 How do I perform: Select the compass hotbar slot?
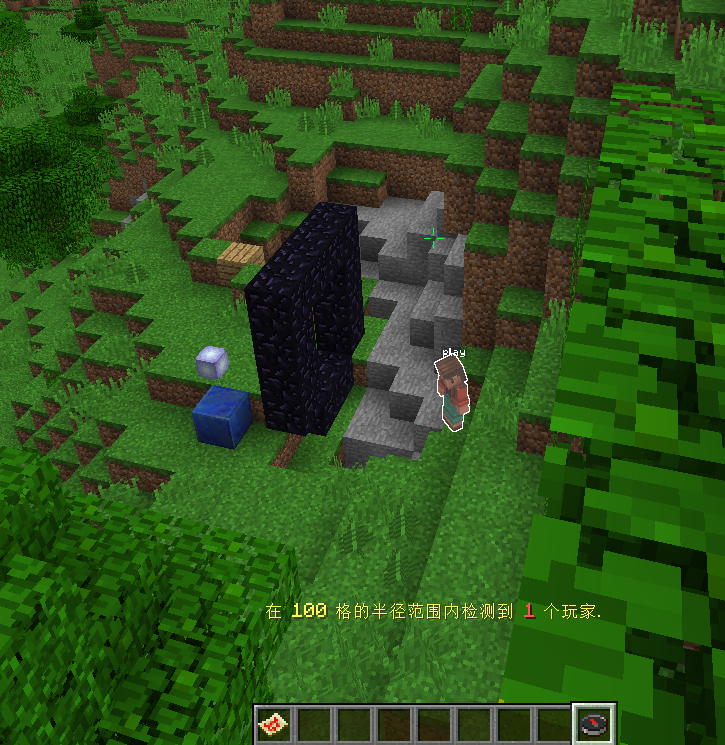click(594, 725)
